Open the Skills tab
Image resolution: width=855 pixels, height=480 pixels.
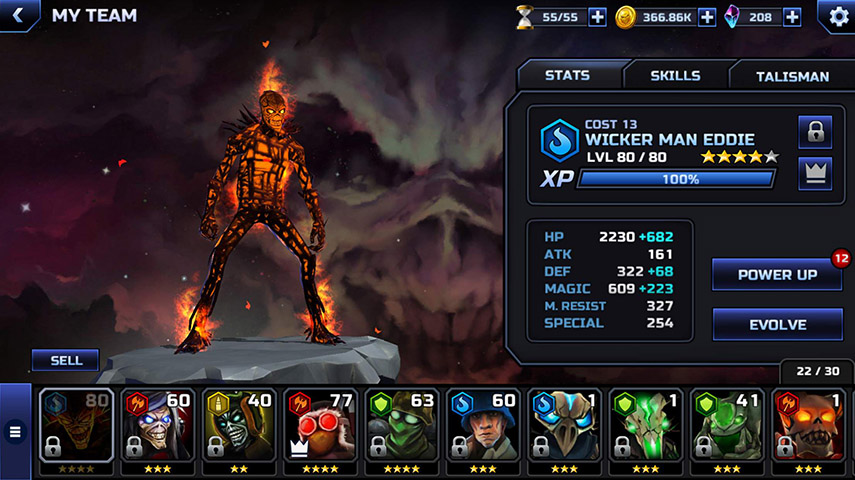click(x=675, y=76)
